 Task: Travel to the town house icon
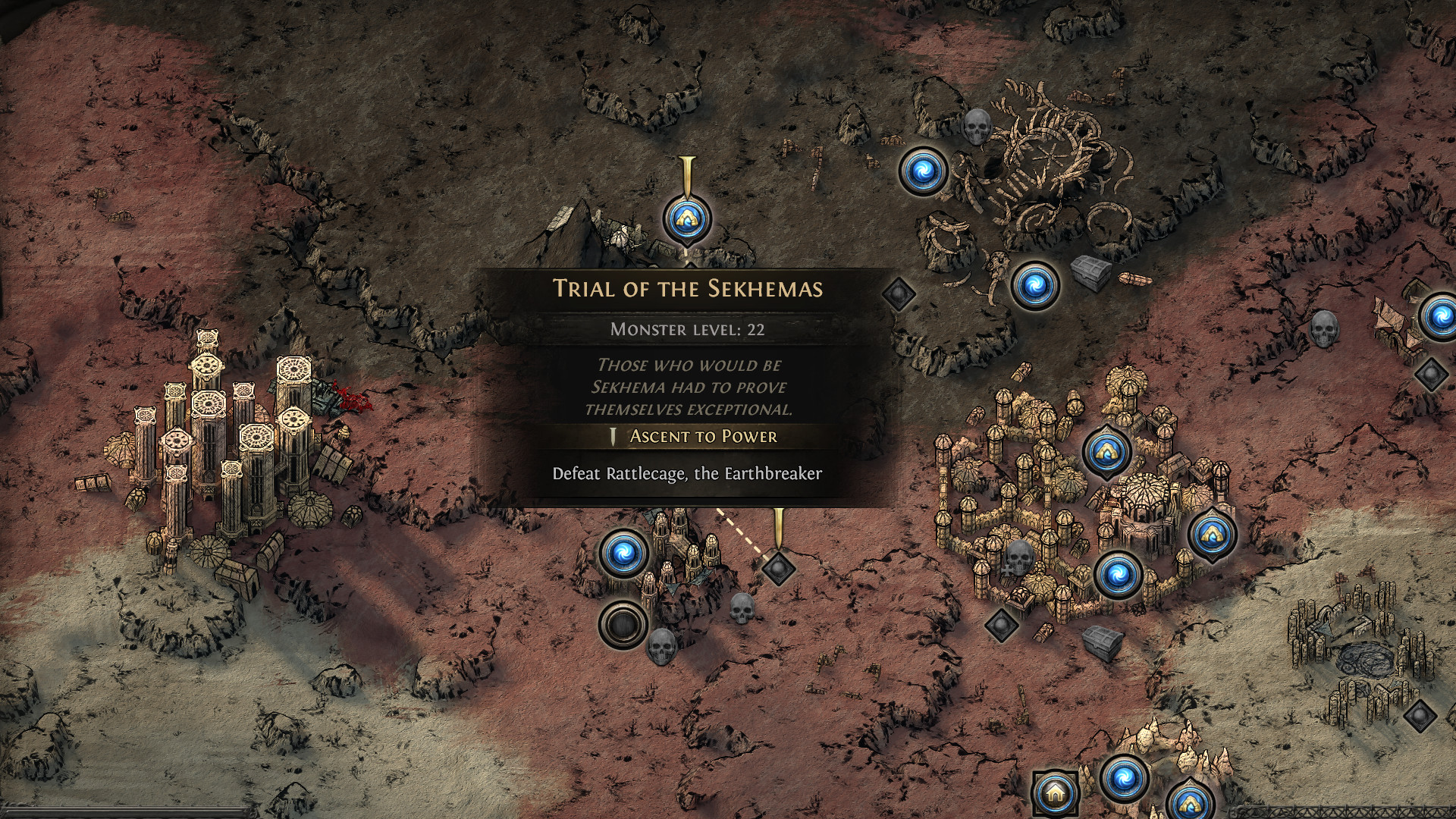coord(1054,793)
